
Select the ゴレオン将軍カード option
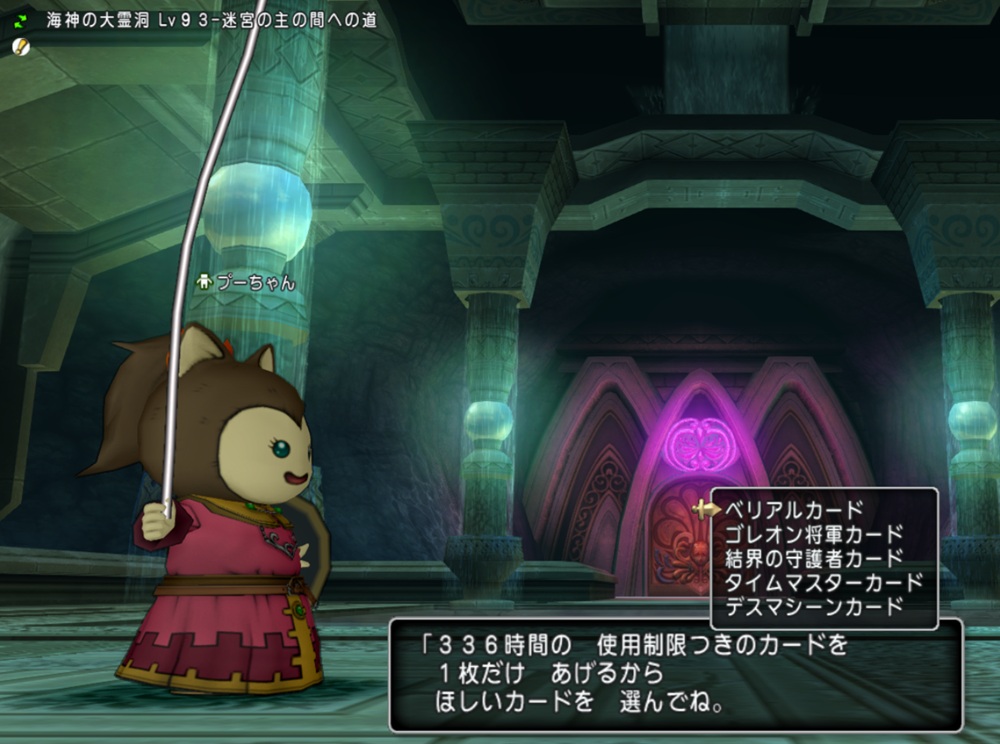click(814, 534)
